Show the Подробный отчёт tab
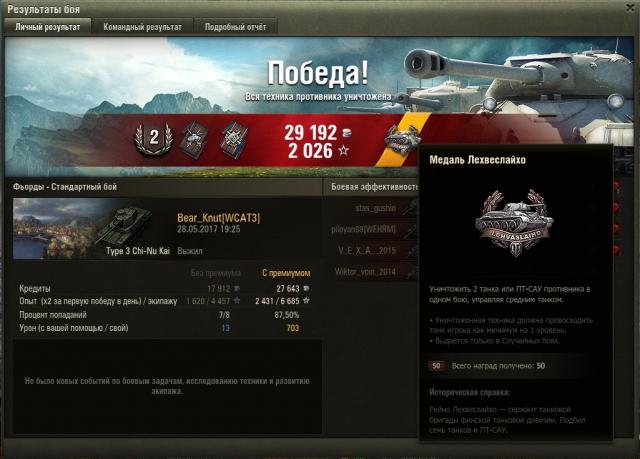Viewport: 640px width, 459px height. tap(235, 27)
